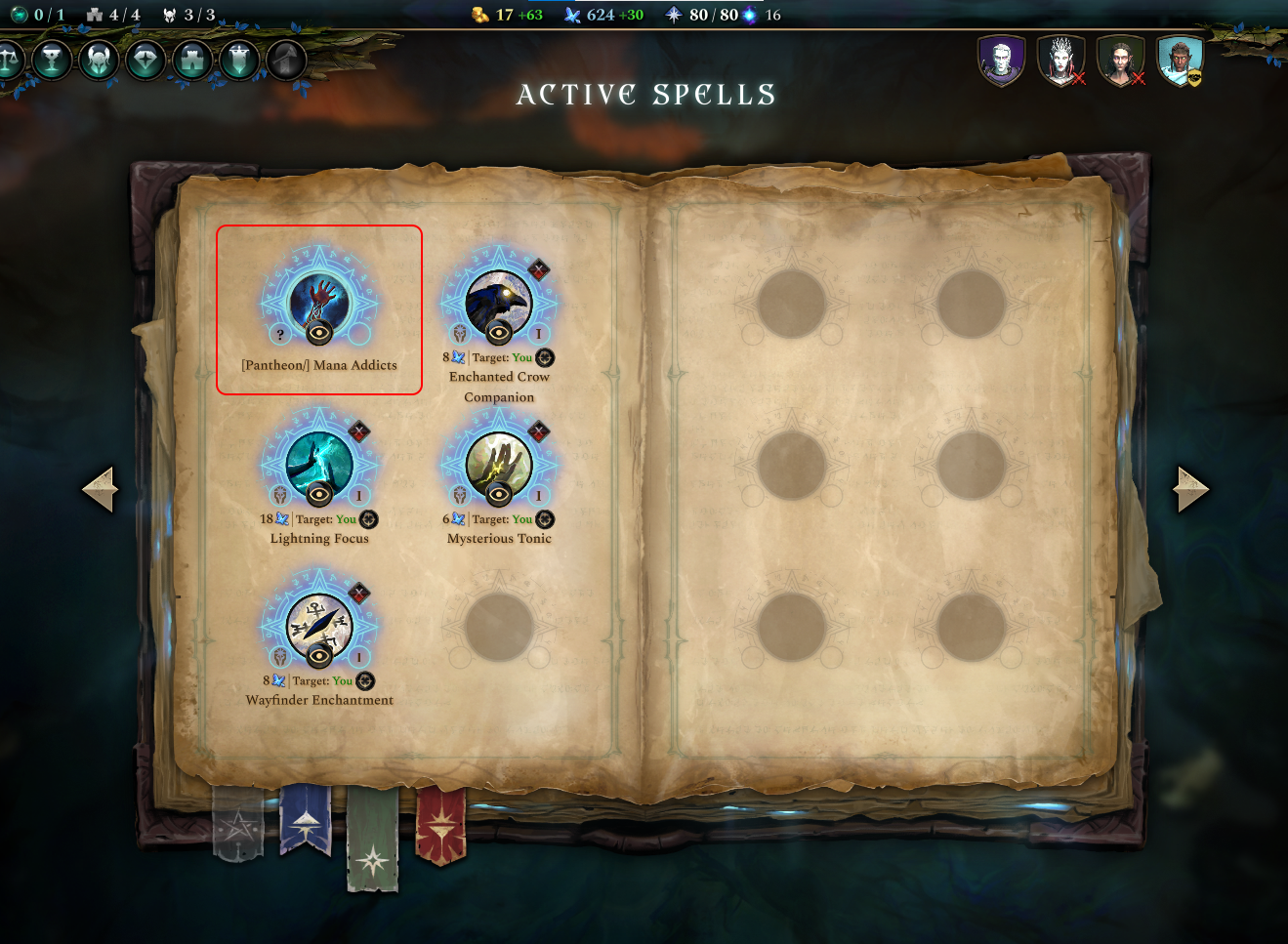Click the cloaked spirit icon in the toolbar

(239, 60)
